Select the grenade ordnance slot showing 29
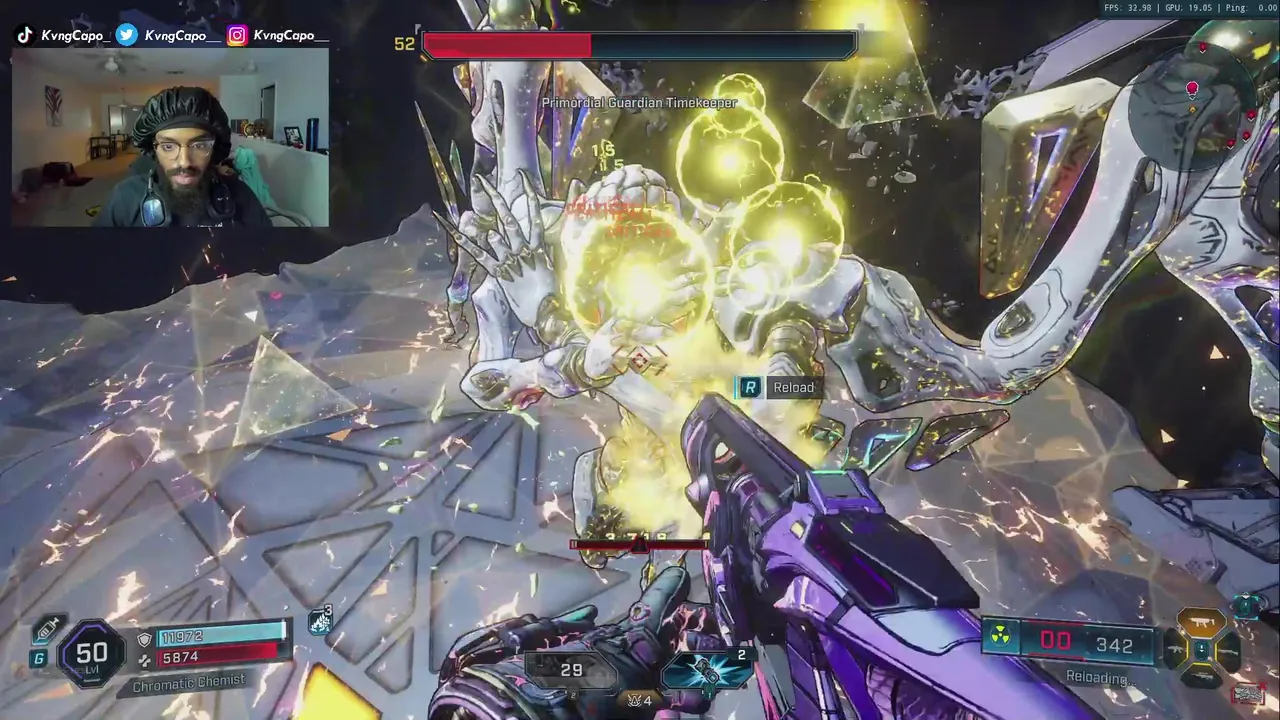The height and width of the screenshot is (720, 1280). click(x=572, y=671)
